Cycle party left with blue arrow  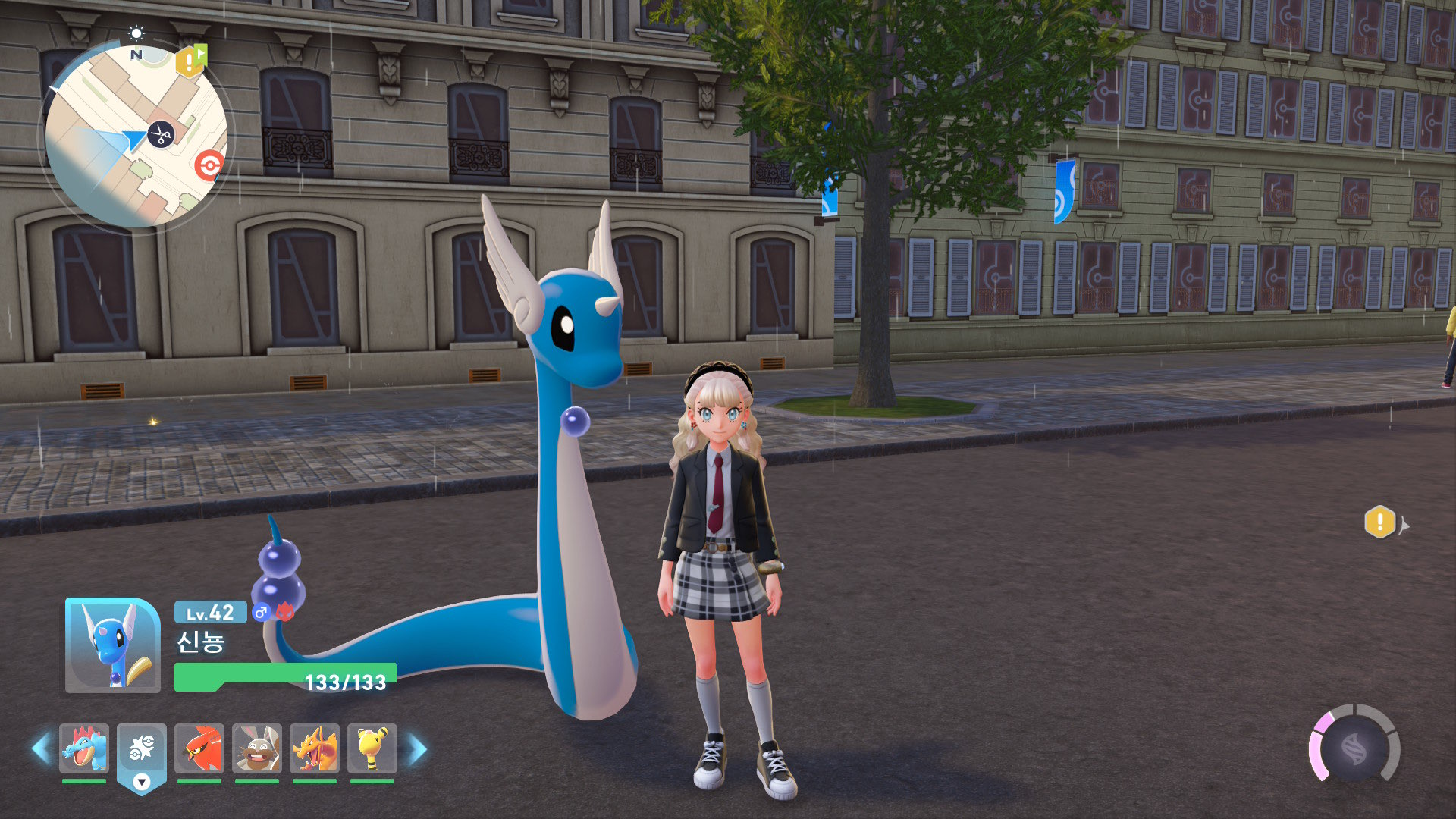41,748
